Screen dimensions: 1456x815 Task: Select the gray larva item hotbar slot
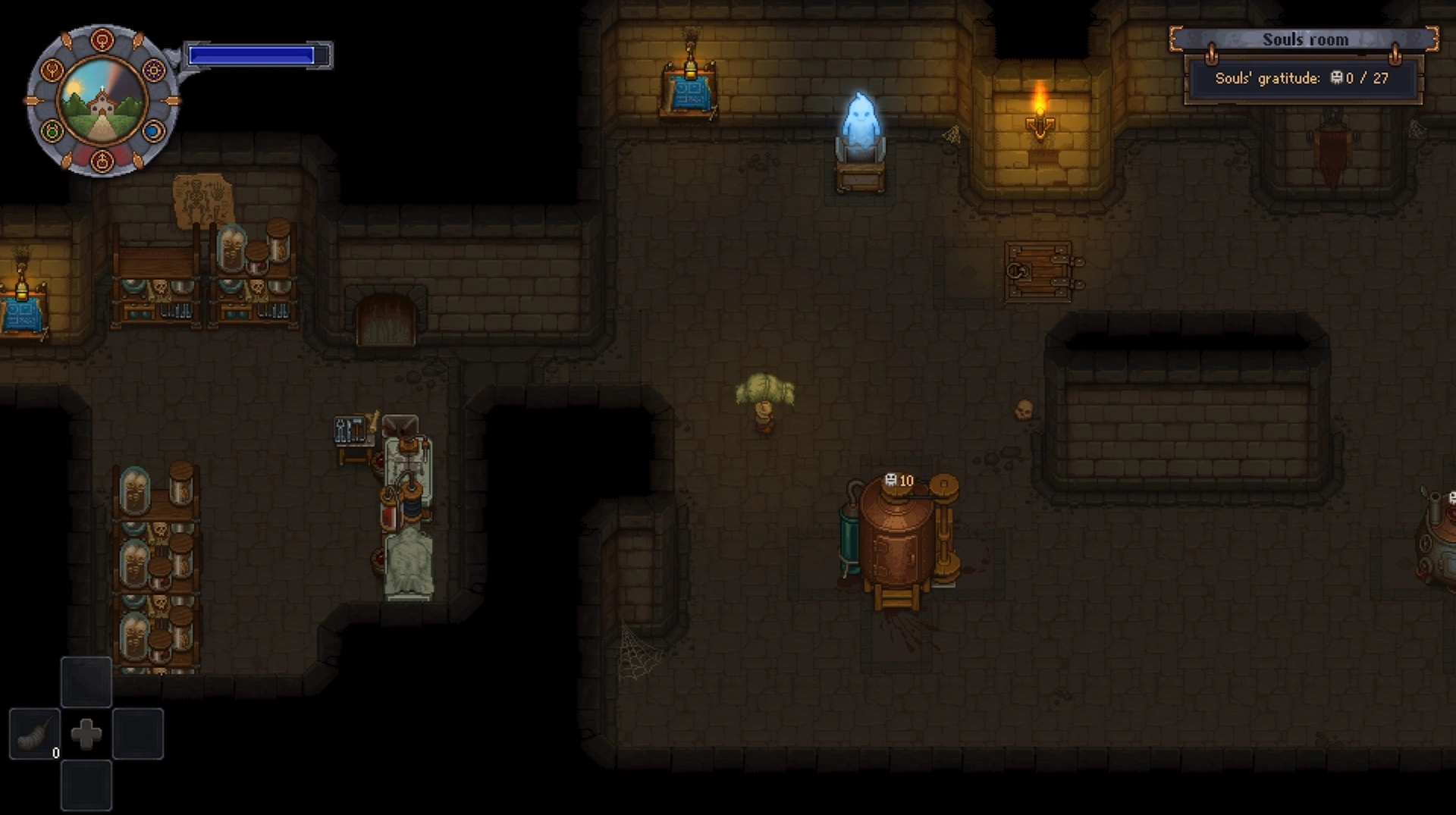tap(34, 733)
